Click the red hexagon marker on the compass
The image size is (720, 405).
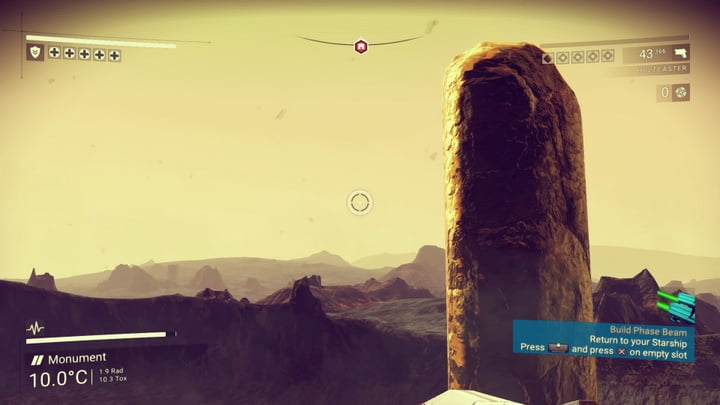360,45
